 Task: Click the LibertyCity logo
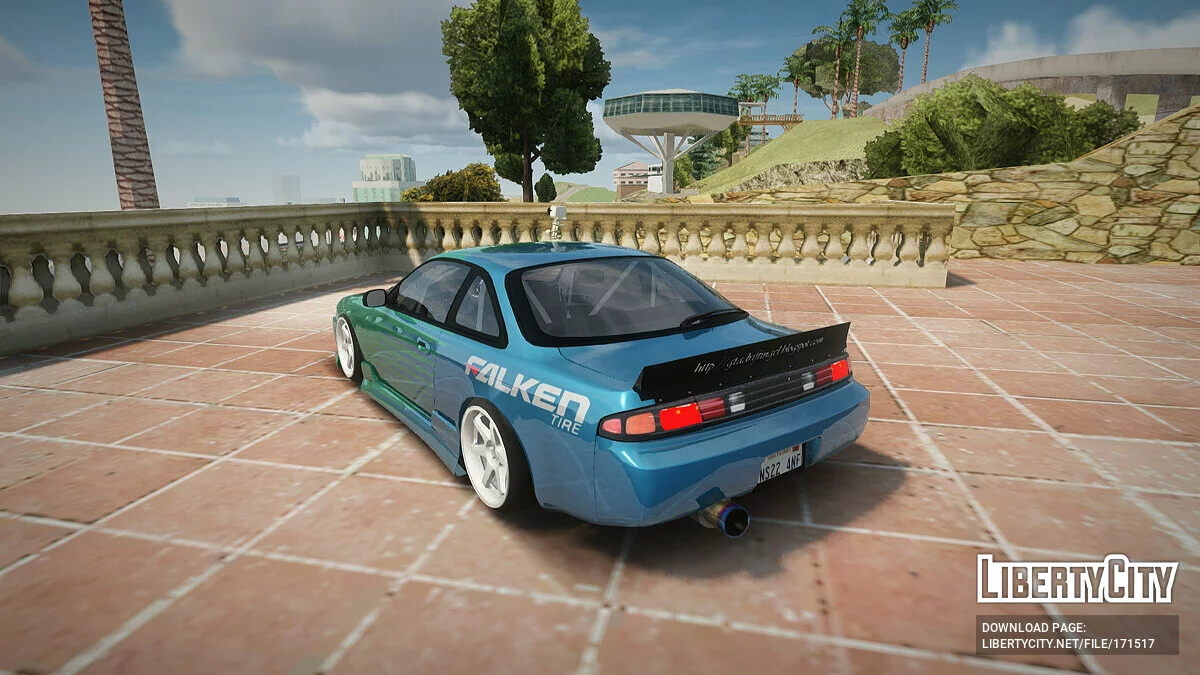coord(1077,580)
